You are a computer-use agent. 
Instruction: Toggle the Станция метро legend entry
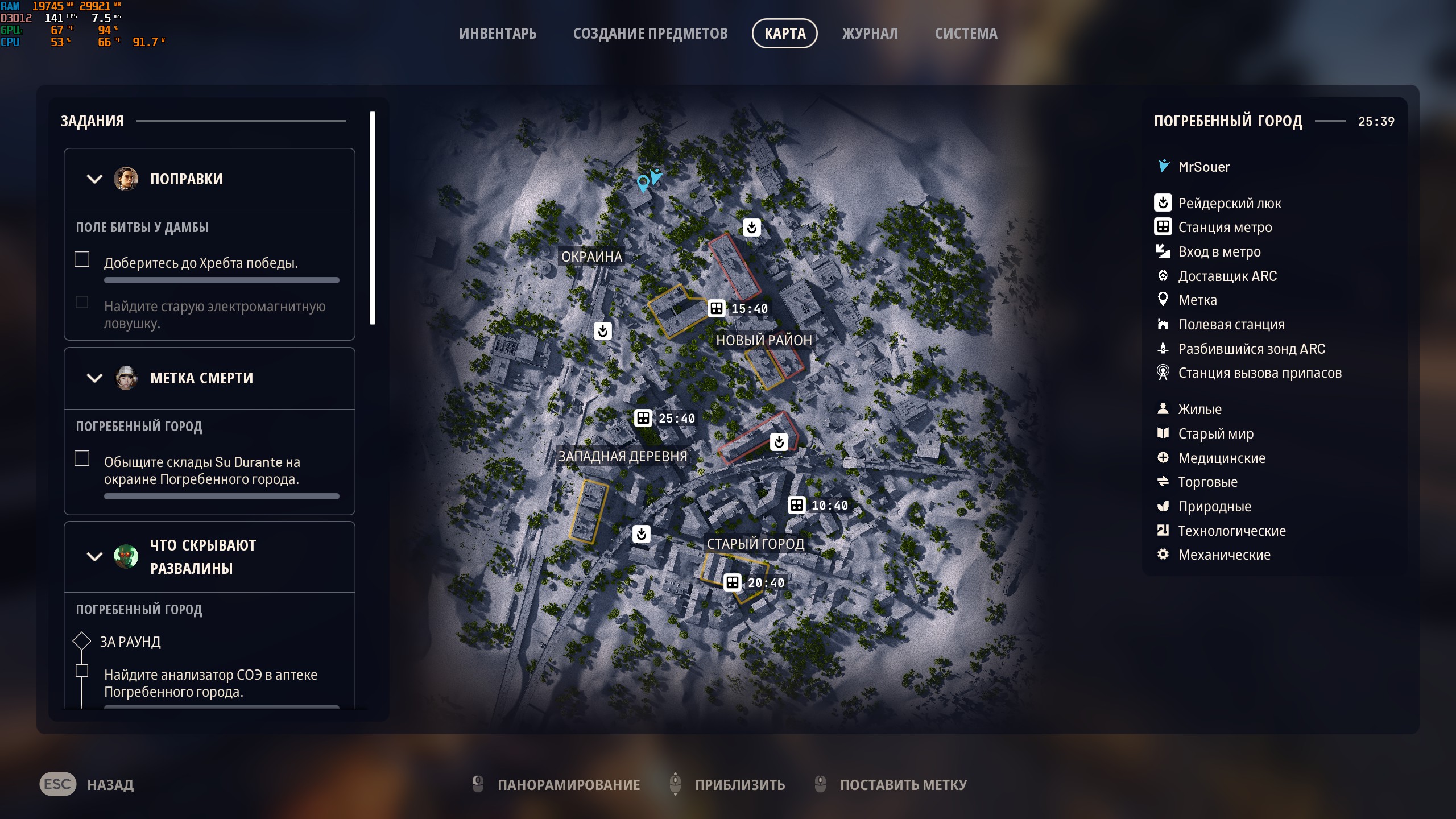(1225, 227)
